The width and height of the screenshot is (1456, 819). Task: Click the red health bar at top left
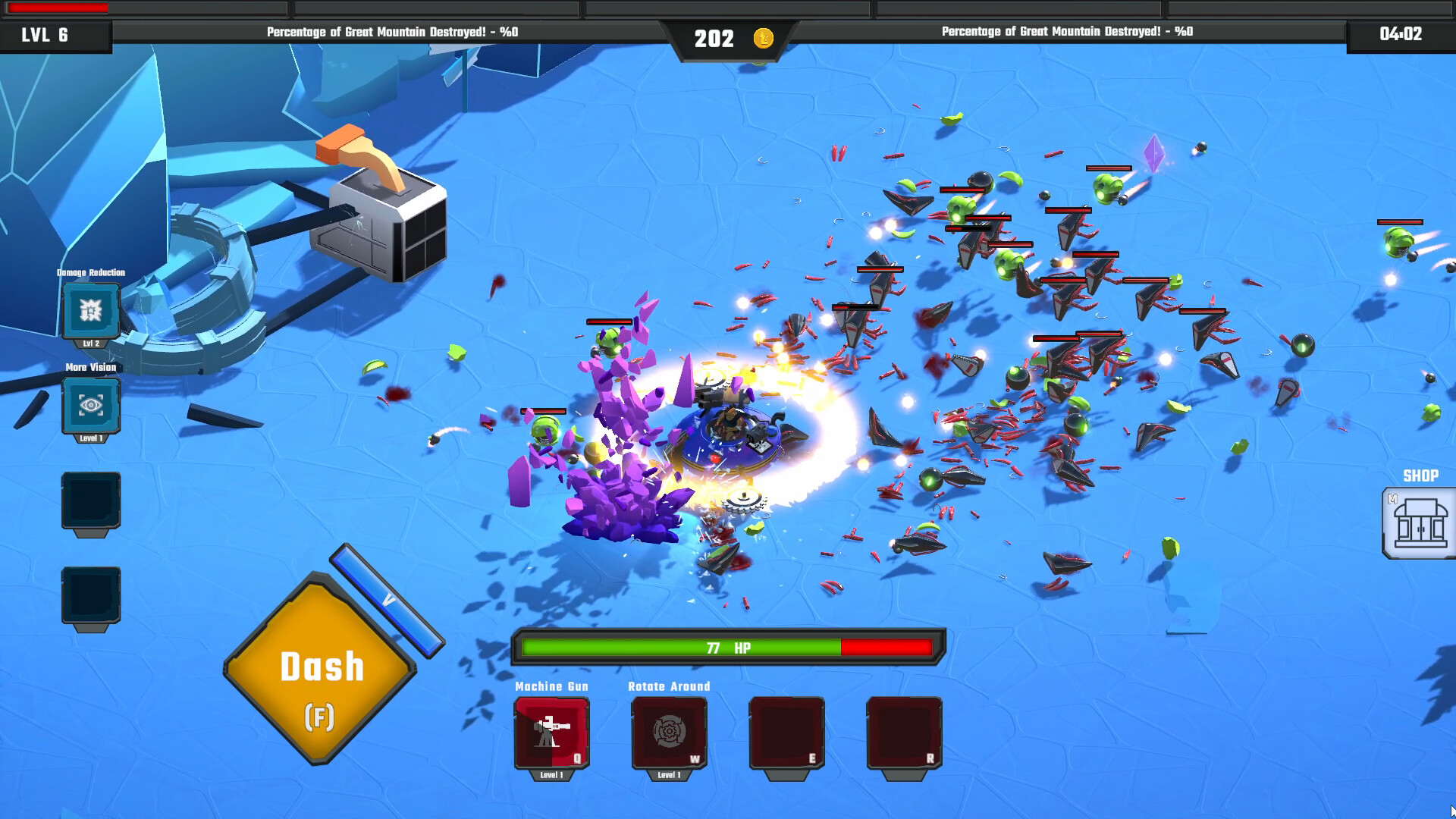click(57, 8)
